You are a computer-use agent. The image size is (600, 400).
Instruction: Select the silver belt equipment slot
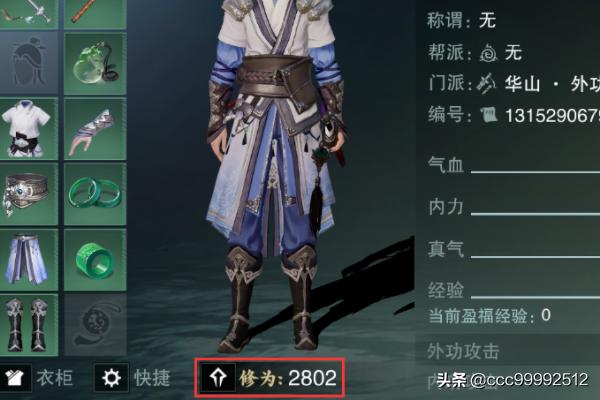pyautogui.click(x=28, y=194)
